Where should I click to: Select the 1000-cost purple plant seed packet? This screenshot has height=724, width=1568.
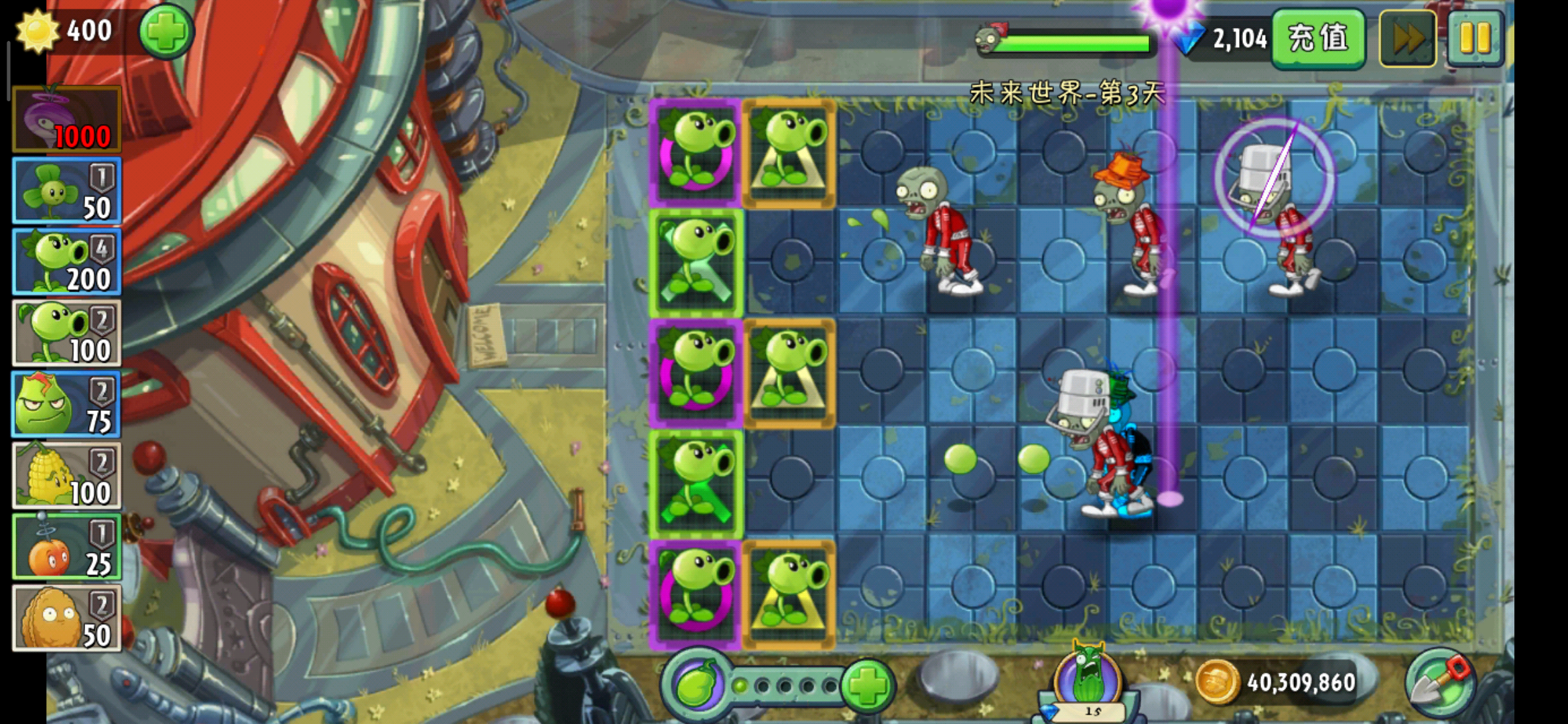(66, 119)
